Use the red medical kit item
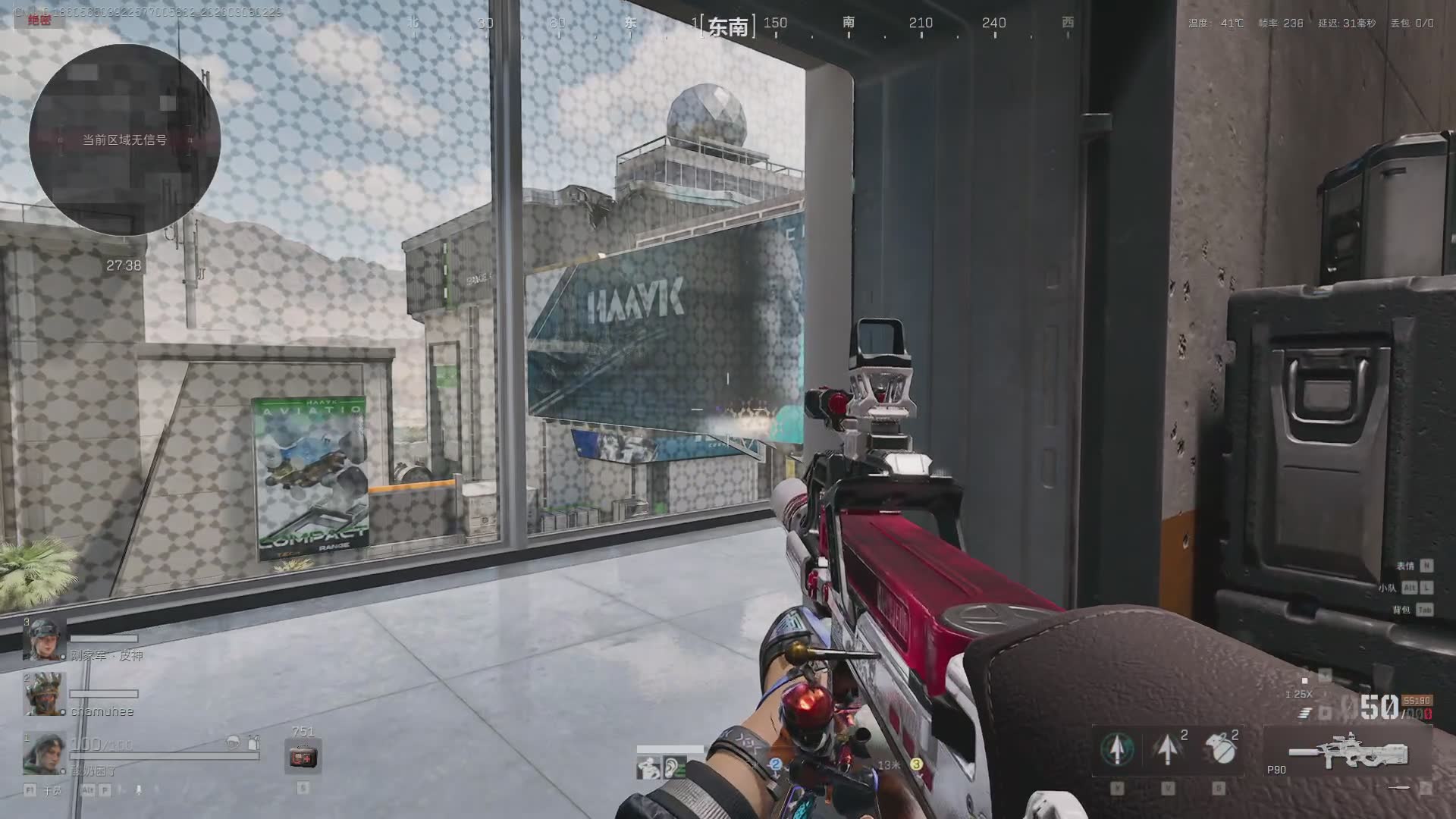1456x819 pixels. pyautogui.click(x=303, y=757)
